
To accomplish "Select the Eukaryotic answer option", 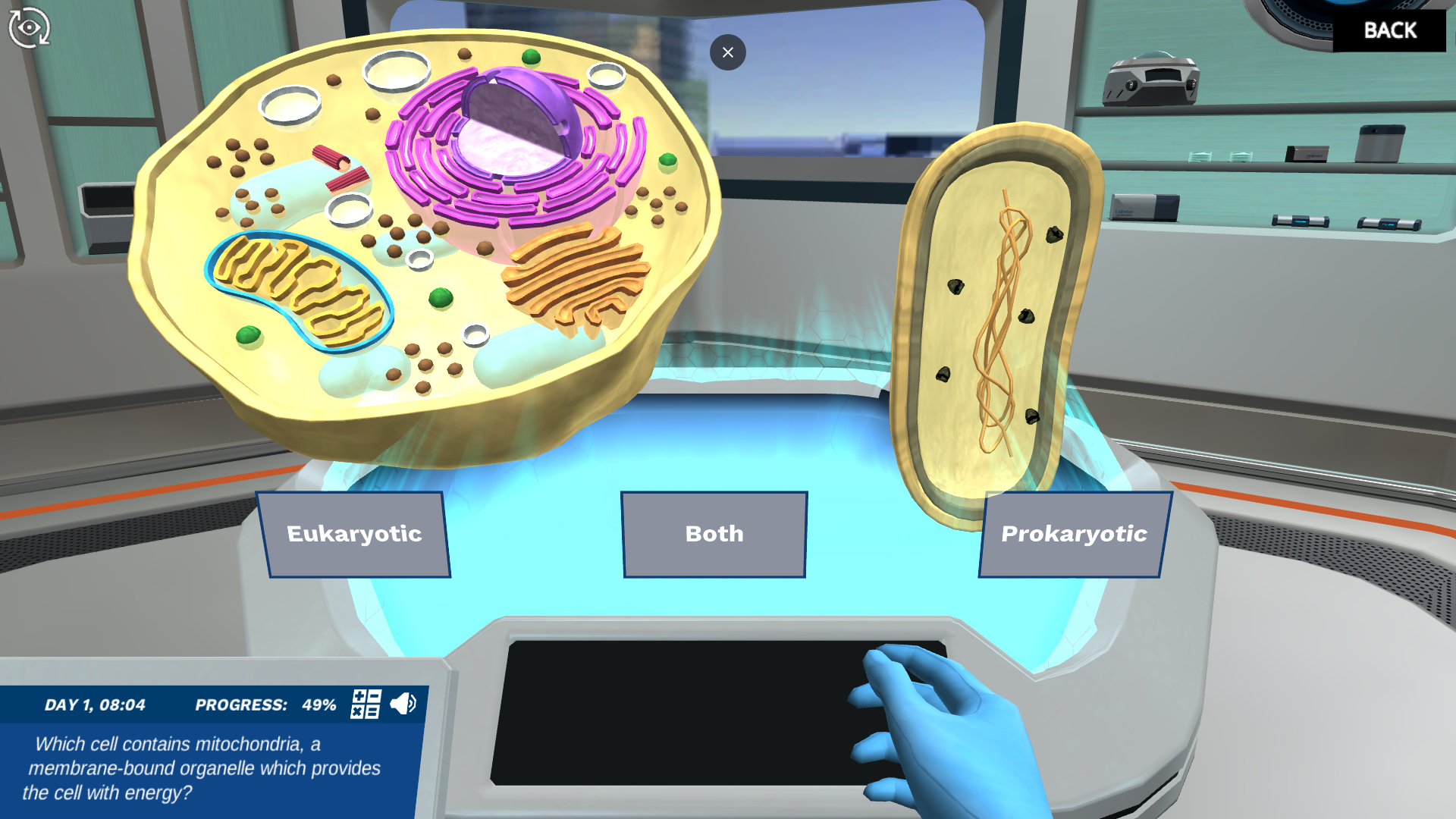I will click(354, 534).
